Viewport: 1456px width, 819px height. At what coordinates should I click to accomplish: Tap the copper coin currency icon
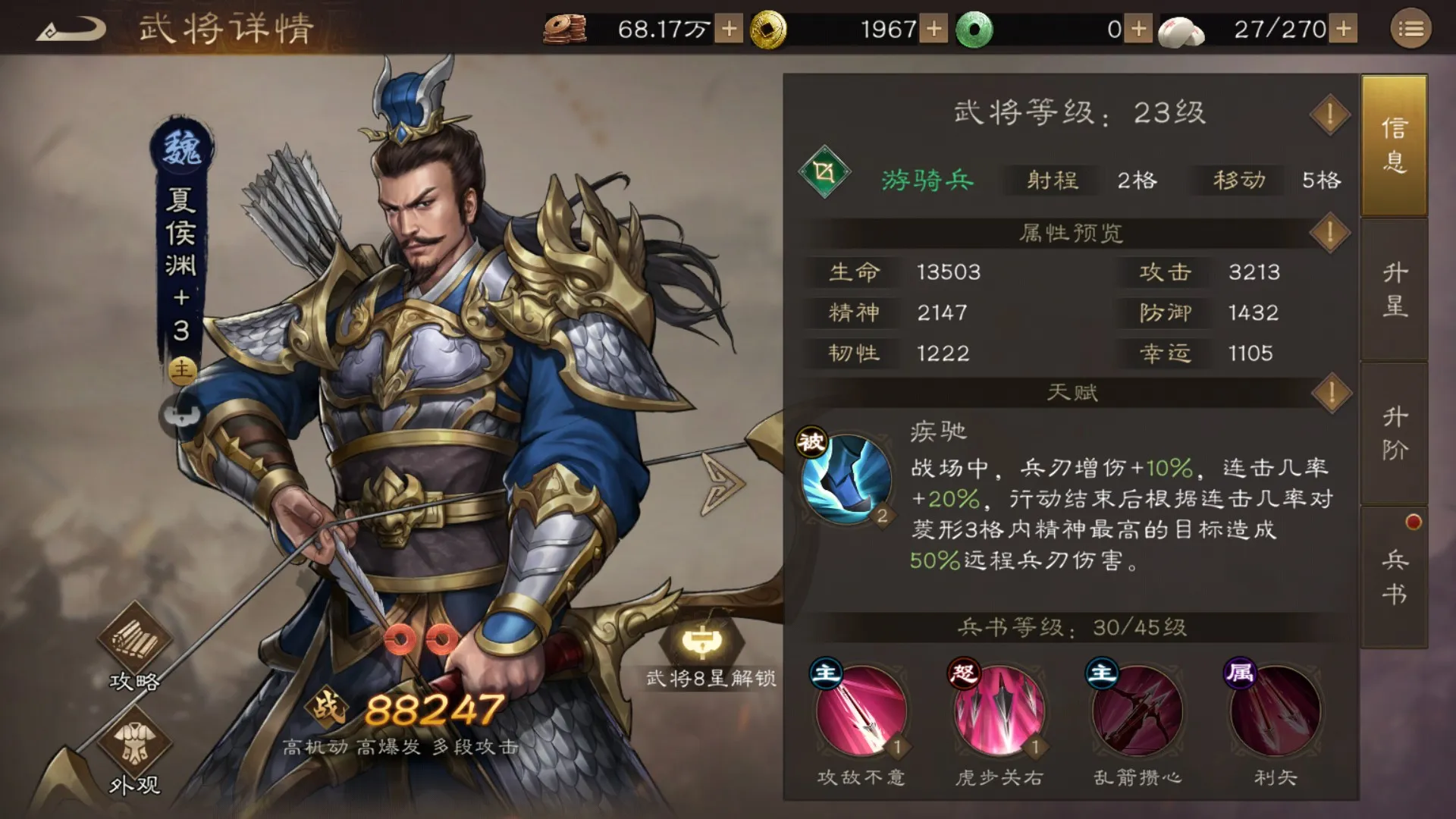click(x=565, y=29)
